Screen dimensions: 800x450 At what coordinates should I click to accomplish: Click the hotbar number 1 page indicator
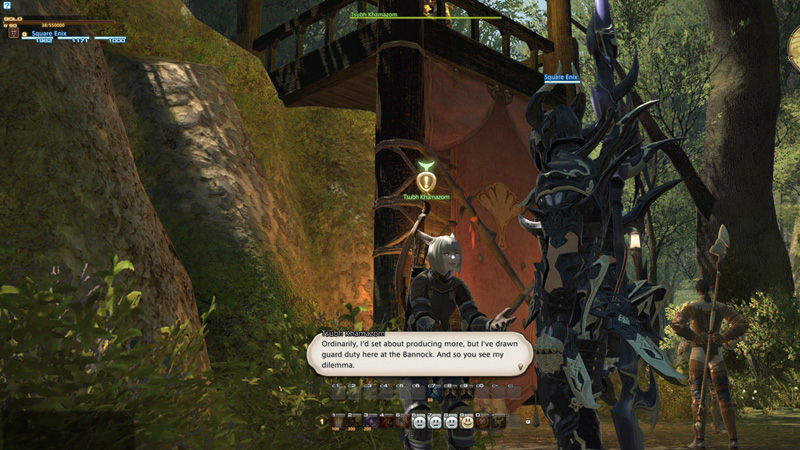[x=322, y=422]
